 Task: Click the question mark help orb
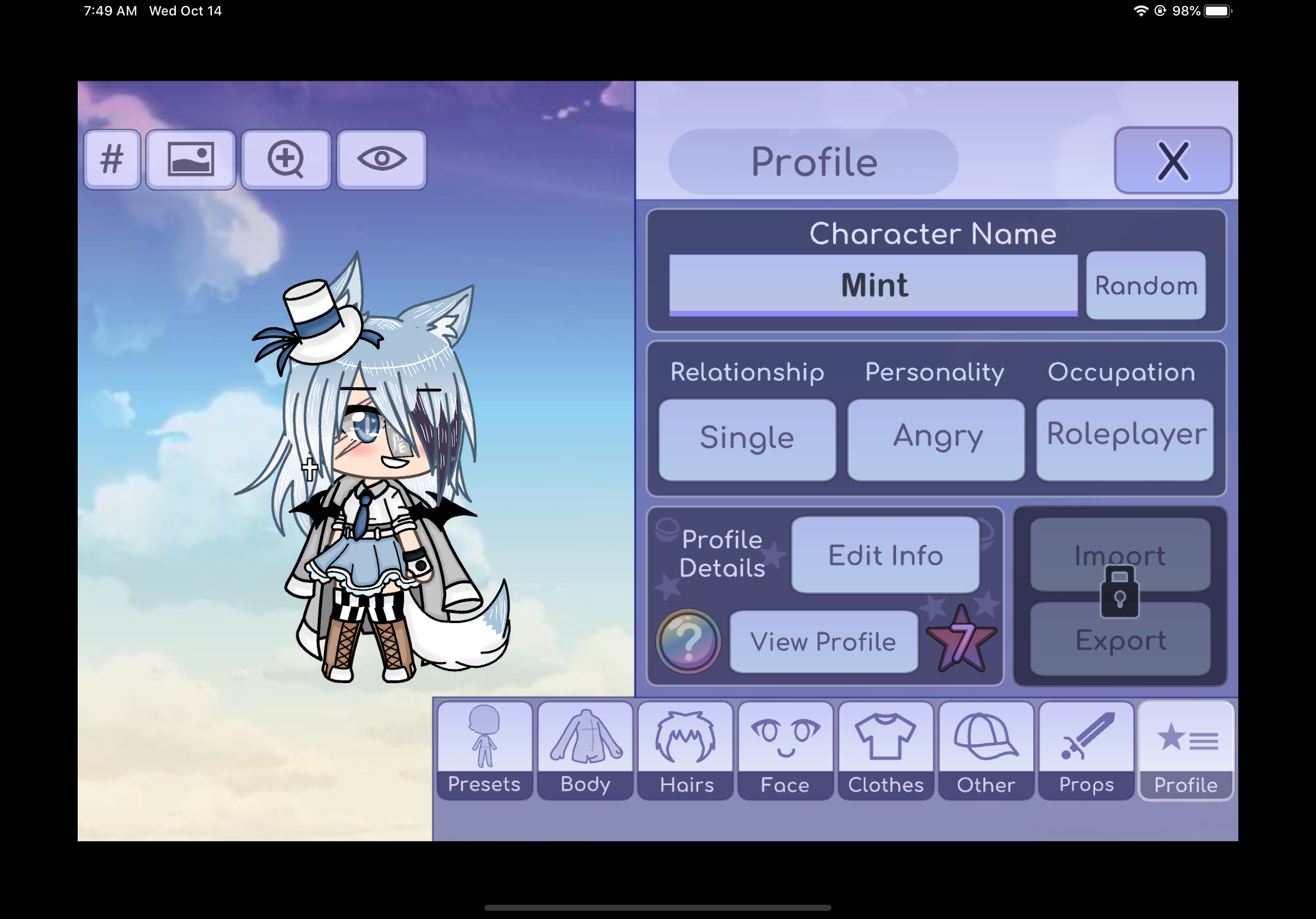coord(688,641)
